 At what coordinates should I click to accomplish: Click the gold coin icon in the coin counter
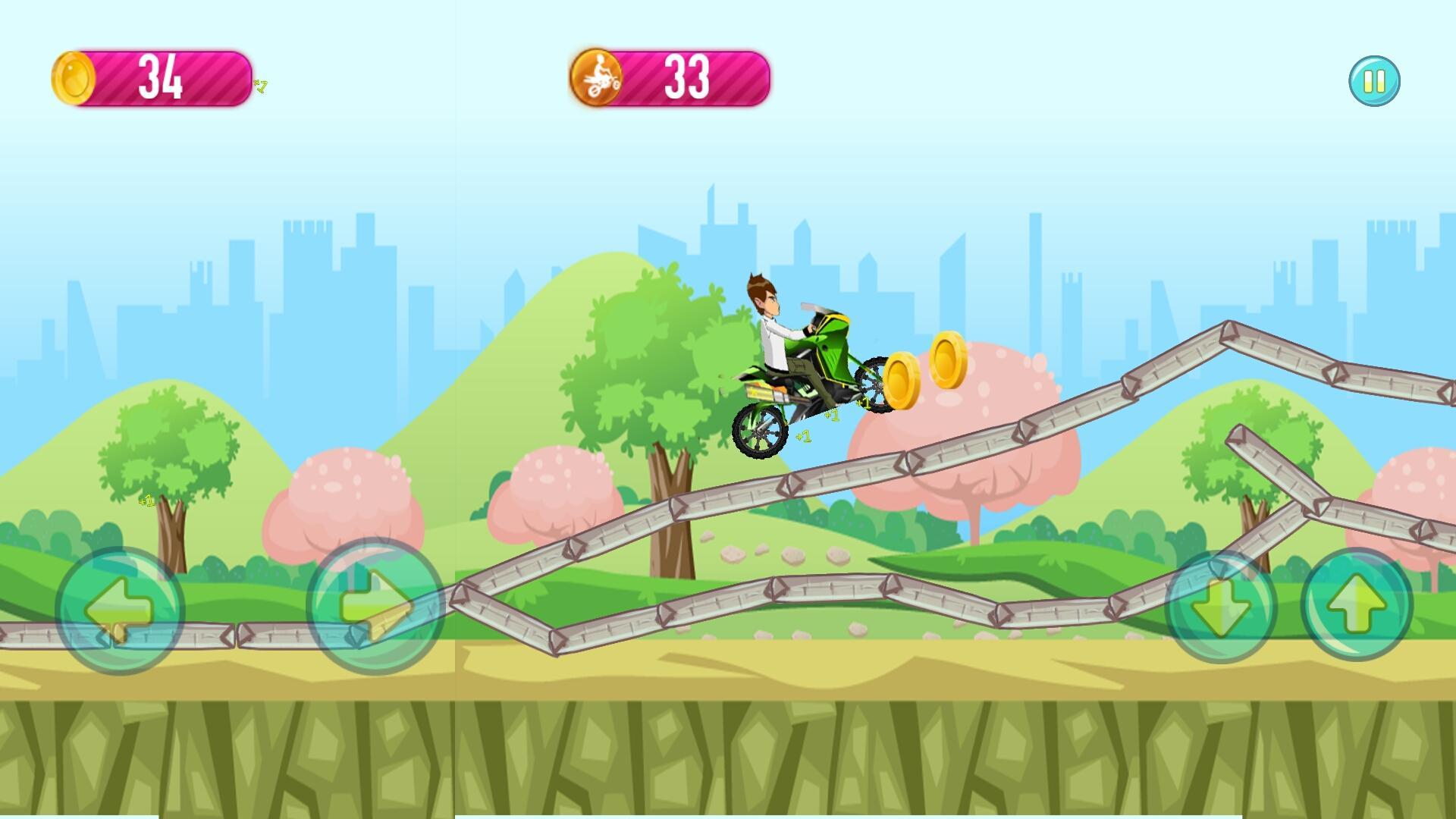click(x=75, y=77)
